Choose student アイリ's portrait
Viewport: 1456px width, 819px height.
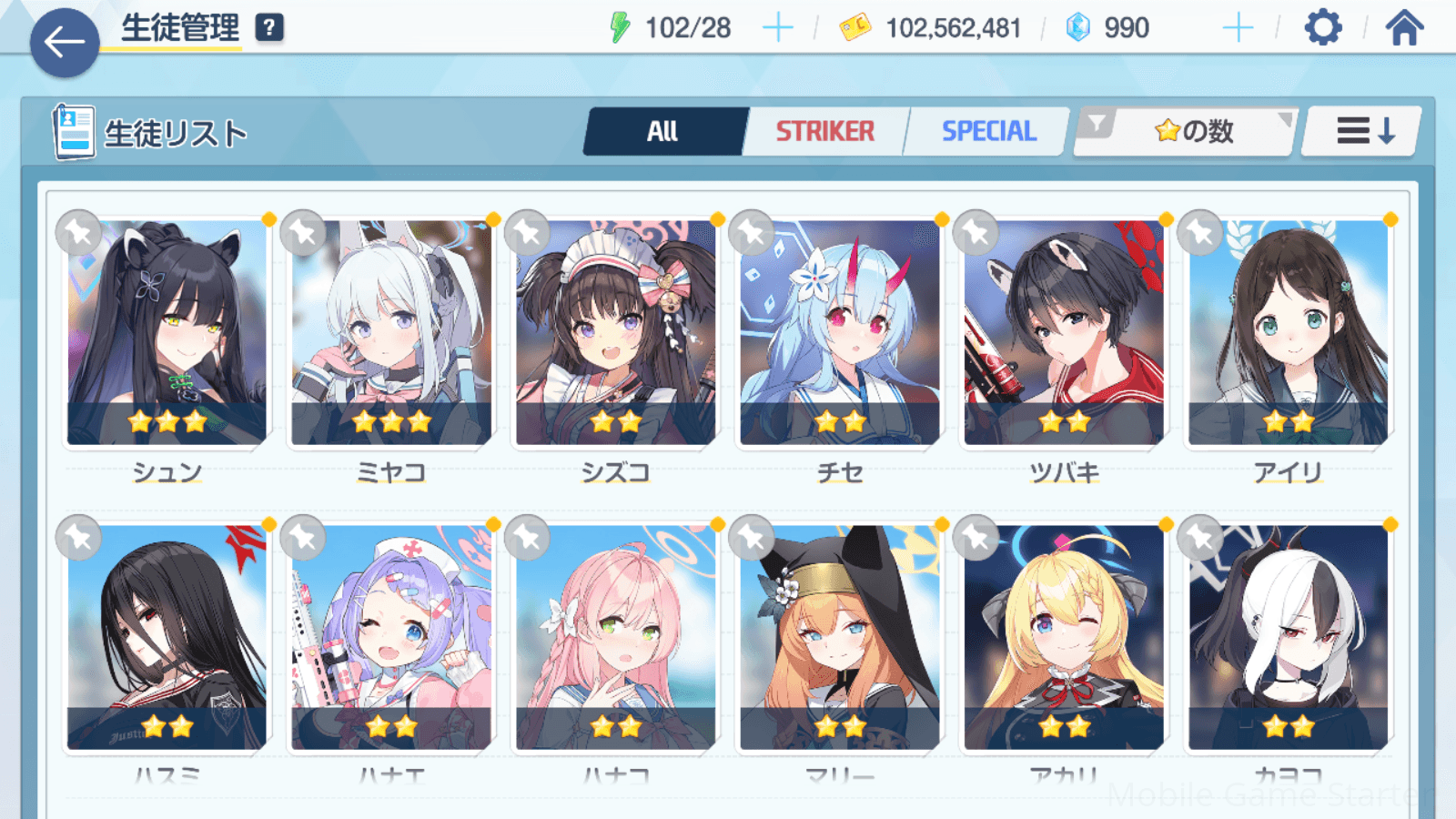tap(1288, 333)
